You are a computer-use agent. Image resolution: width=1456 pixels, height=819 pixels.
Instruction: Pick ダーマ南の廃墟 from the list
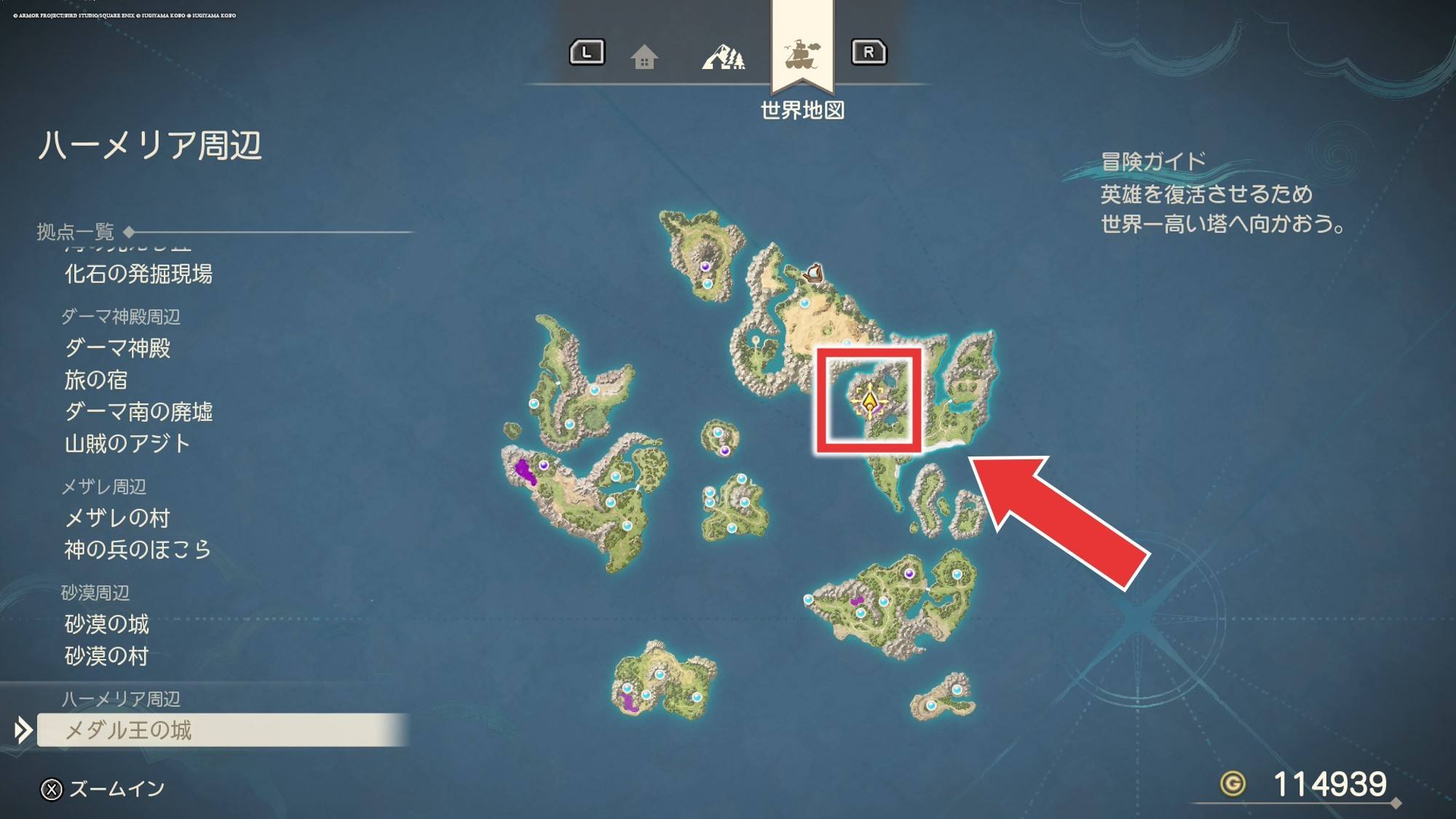(x=138, y=412)
